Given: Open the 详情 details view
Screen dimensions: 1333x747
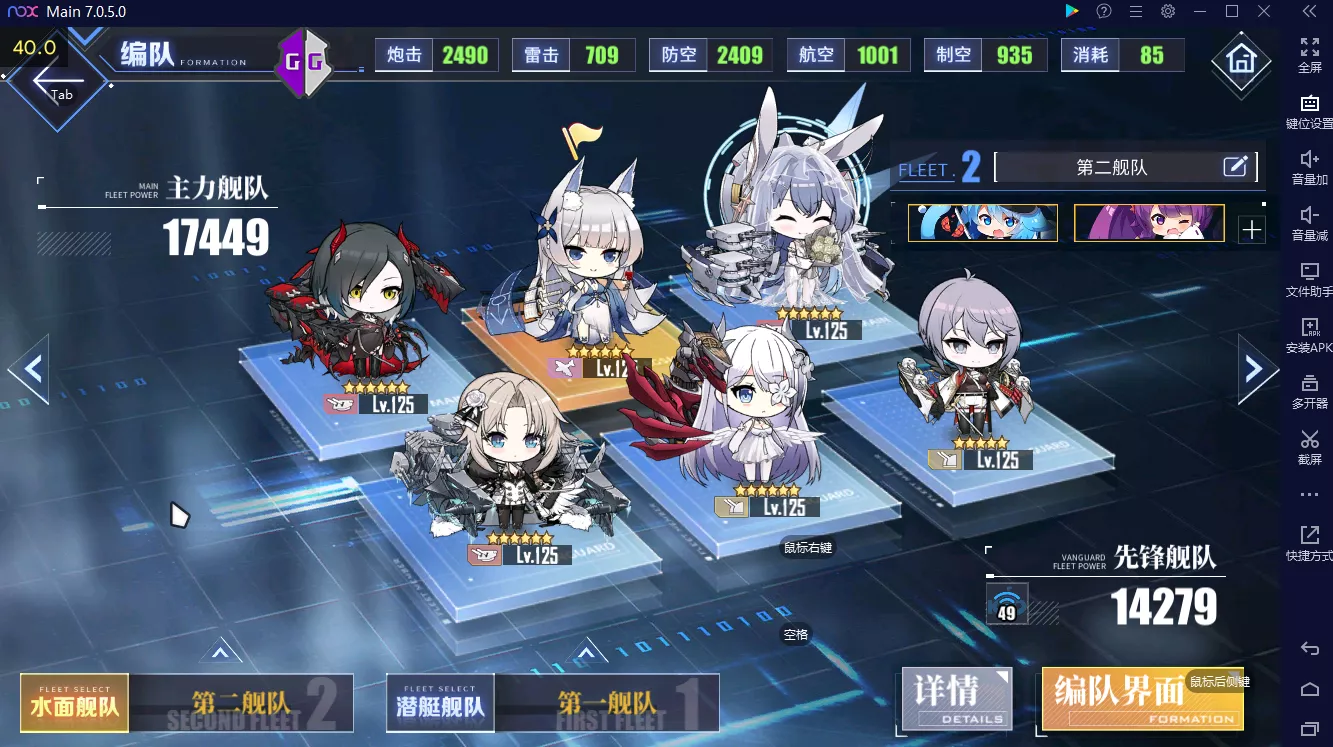Looking at the screenshot, I should (x=956, y=698).
